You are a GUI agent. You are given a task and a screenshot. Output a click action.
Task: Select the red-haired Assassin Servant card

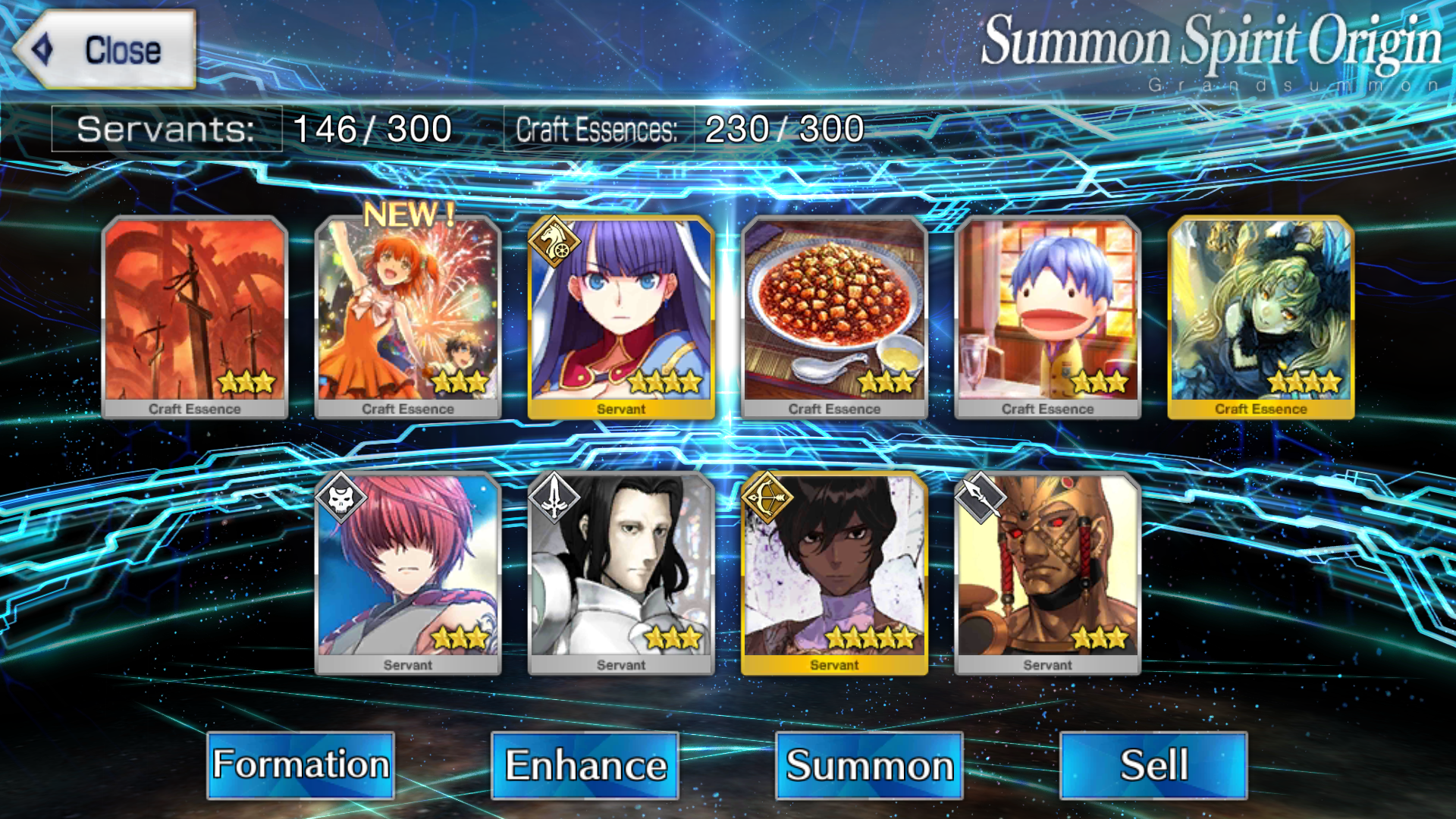click(x=408, y=573)
